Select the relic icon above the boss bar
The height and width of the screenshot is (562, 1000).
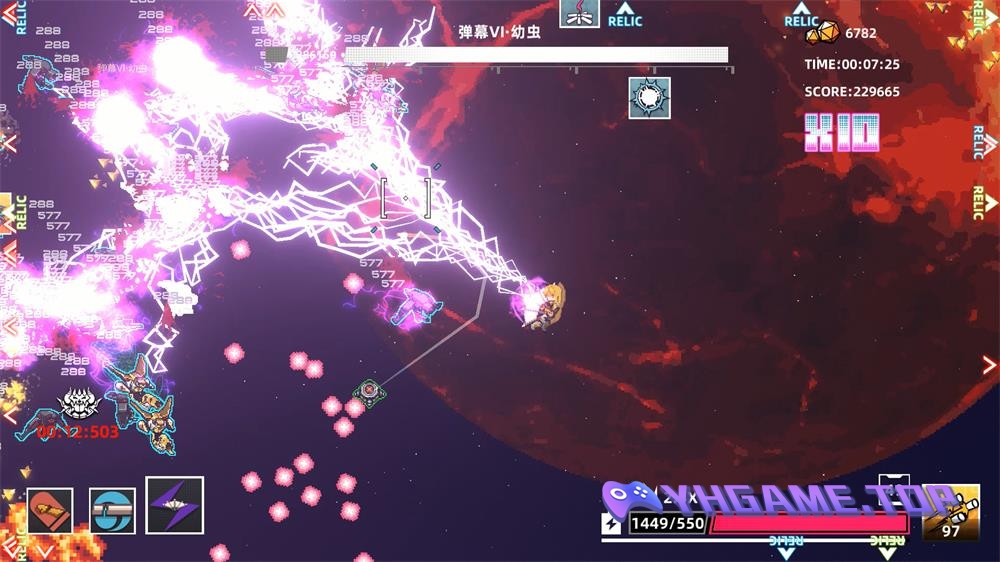580,13
